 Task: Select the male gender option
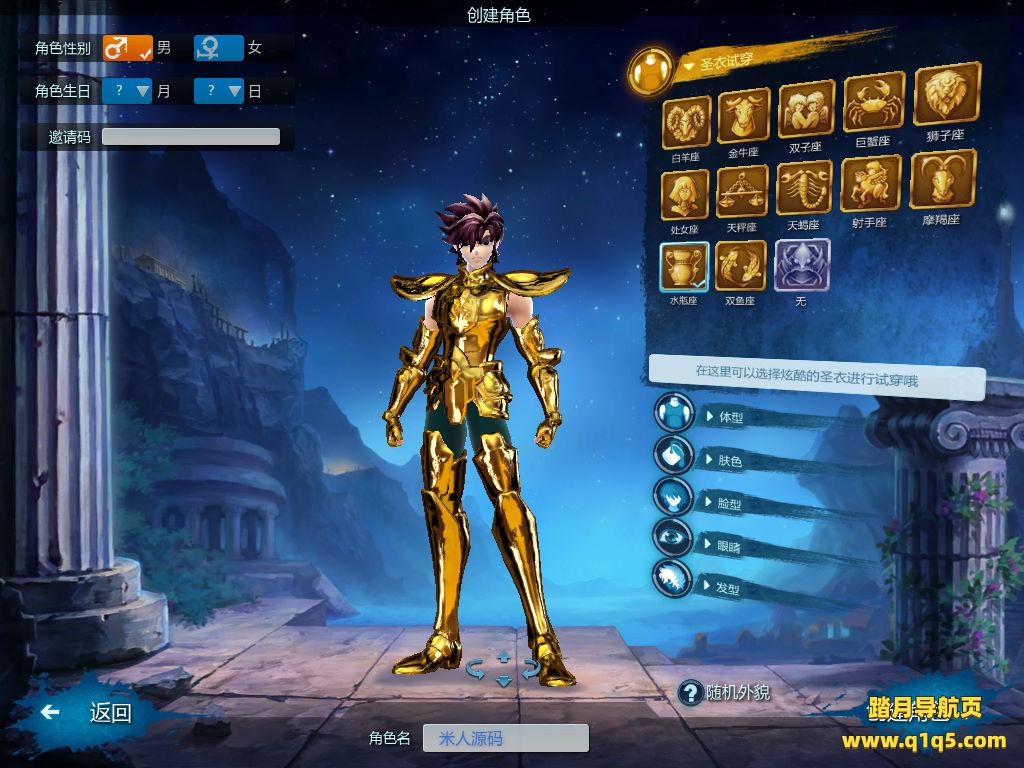127,48
